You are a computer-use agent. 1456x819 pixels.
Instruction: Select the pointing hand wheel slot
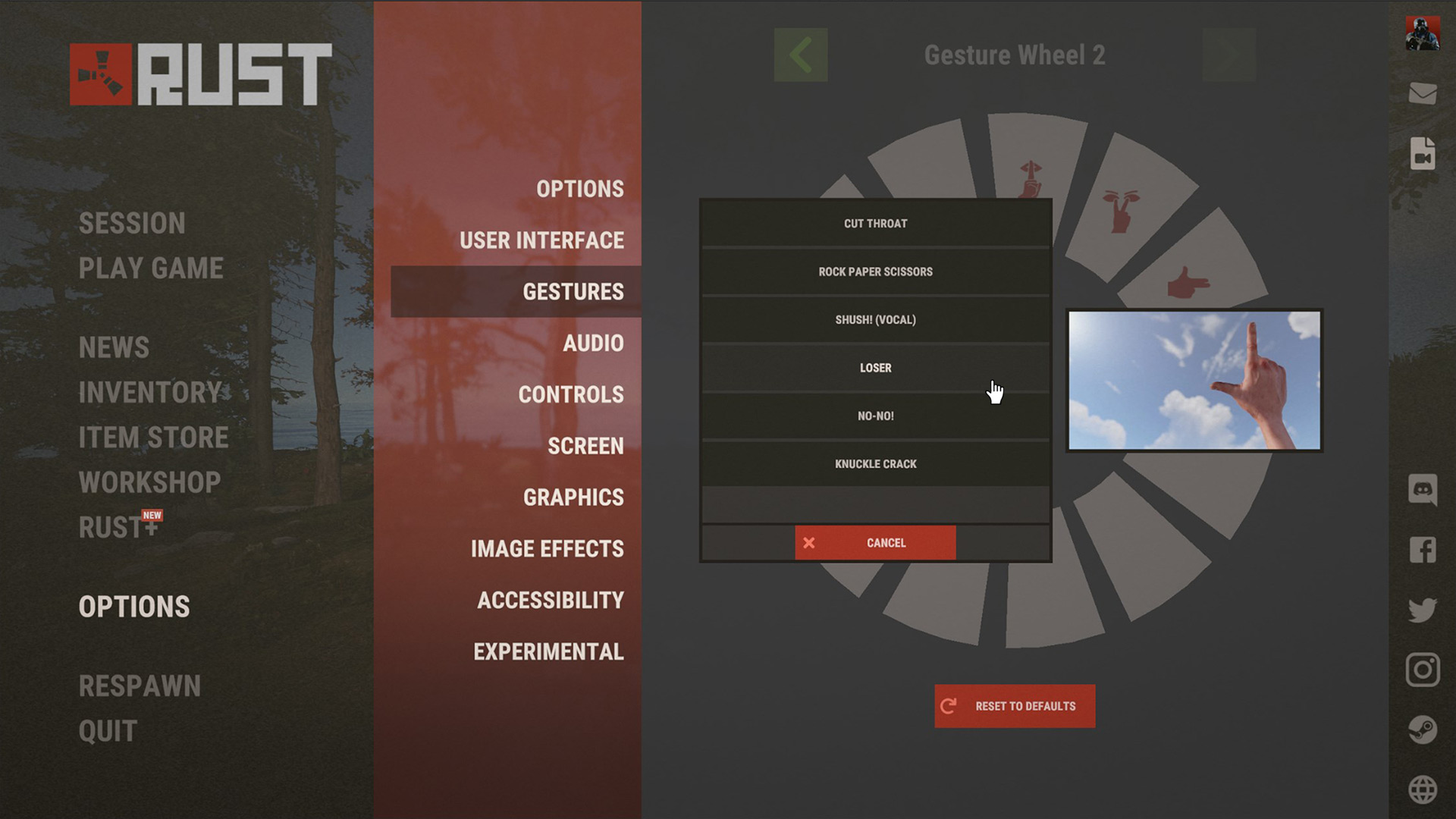[1188, 284]
